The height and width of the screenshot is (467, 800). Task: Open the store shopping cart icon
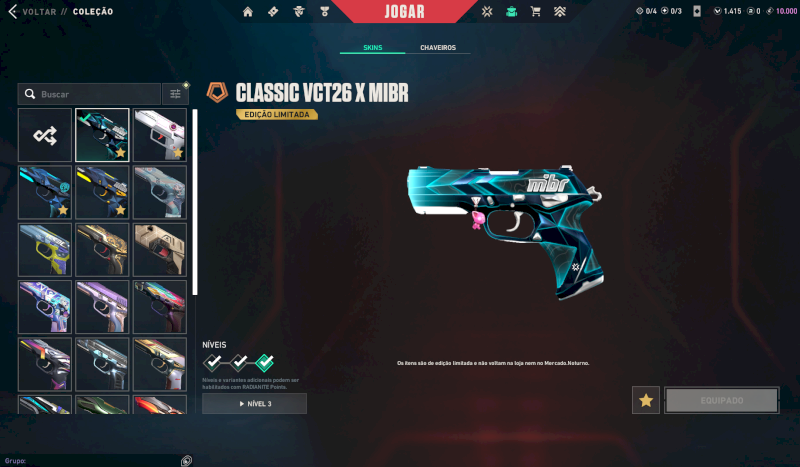[x=535, y=12]
